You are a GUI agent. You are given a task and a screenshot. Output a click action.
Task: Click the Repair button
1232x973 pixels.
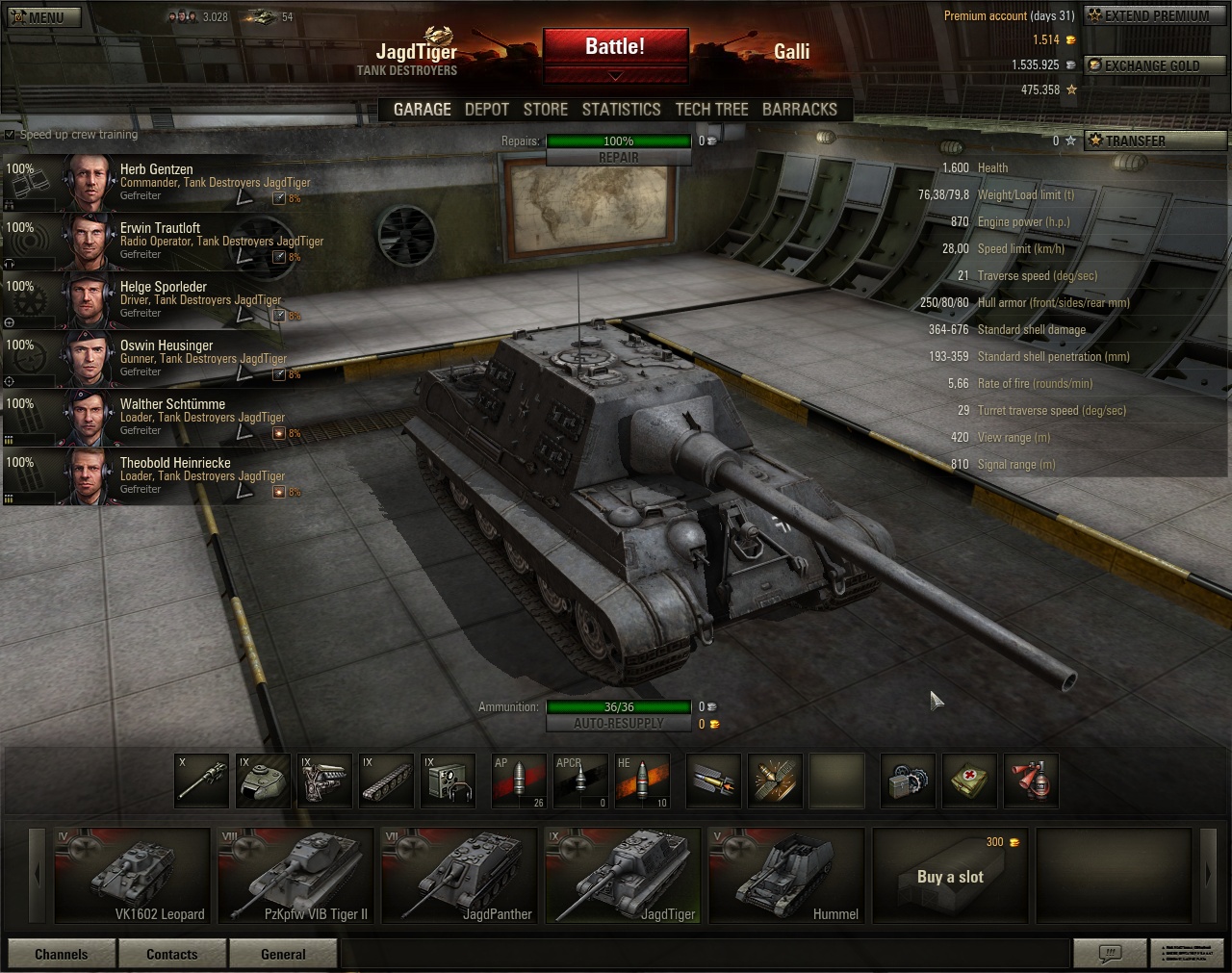(618, 158)
